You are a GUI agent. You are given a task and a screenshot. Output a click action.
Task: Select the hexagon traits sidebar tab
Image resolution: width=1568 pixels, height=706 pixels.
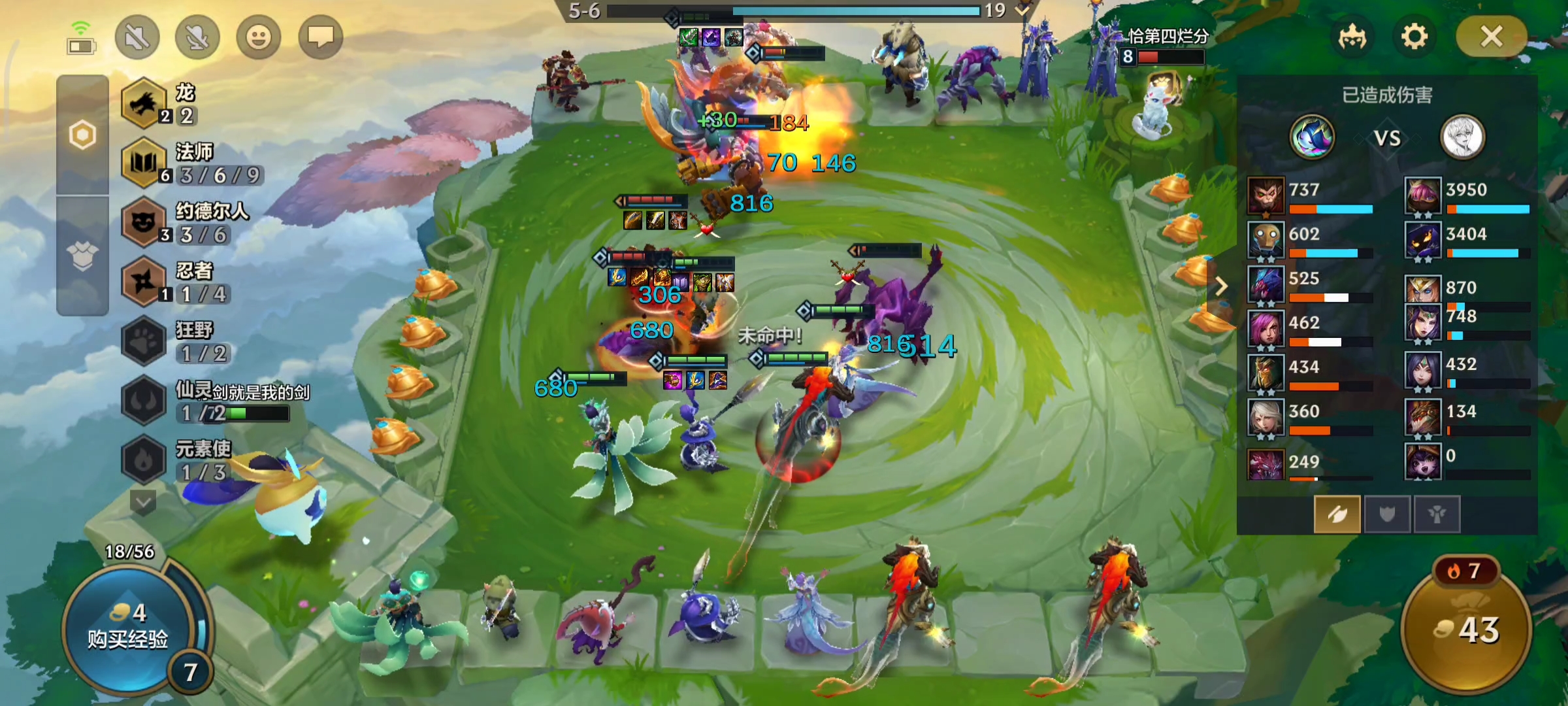82,135
